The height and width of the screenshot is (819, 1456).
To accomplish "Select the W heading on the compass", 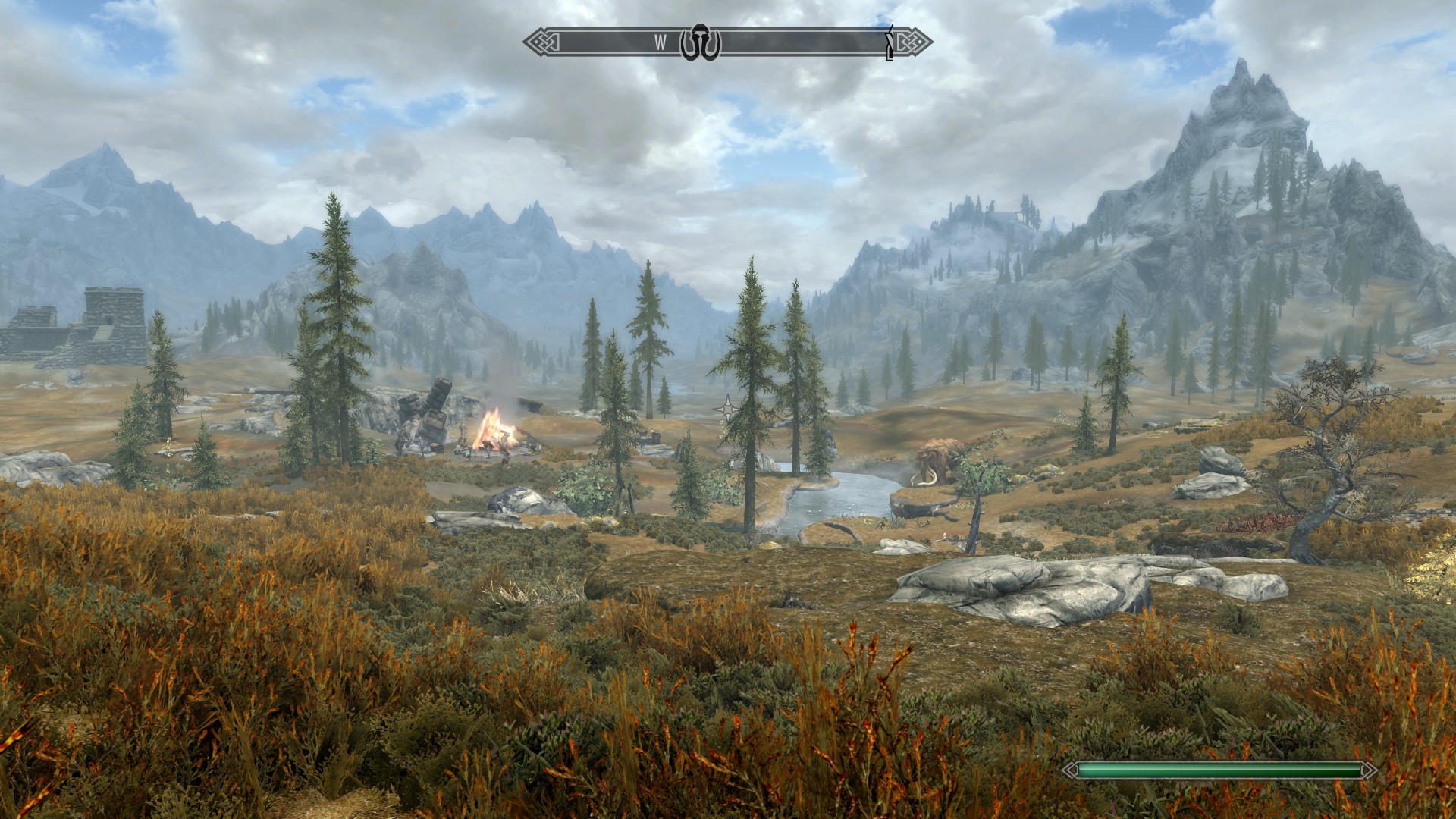I will click(x=661, y=43).
